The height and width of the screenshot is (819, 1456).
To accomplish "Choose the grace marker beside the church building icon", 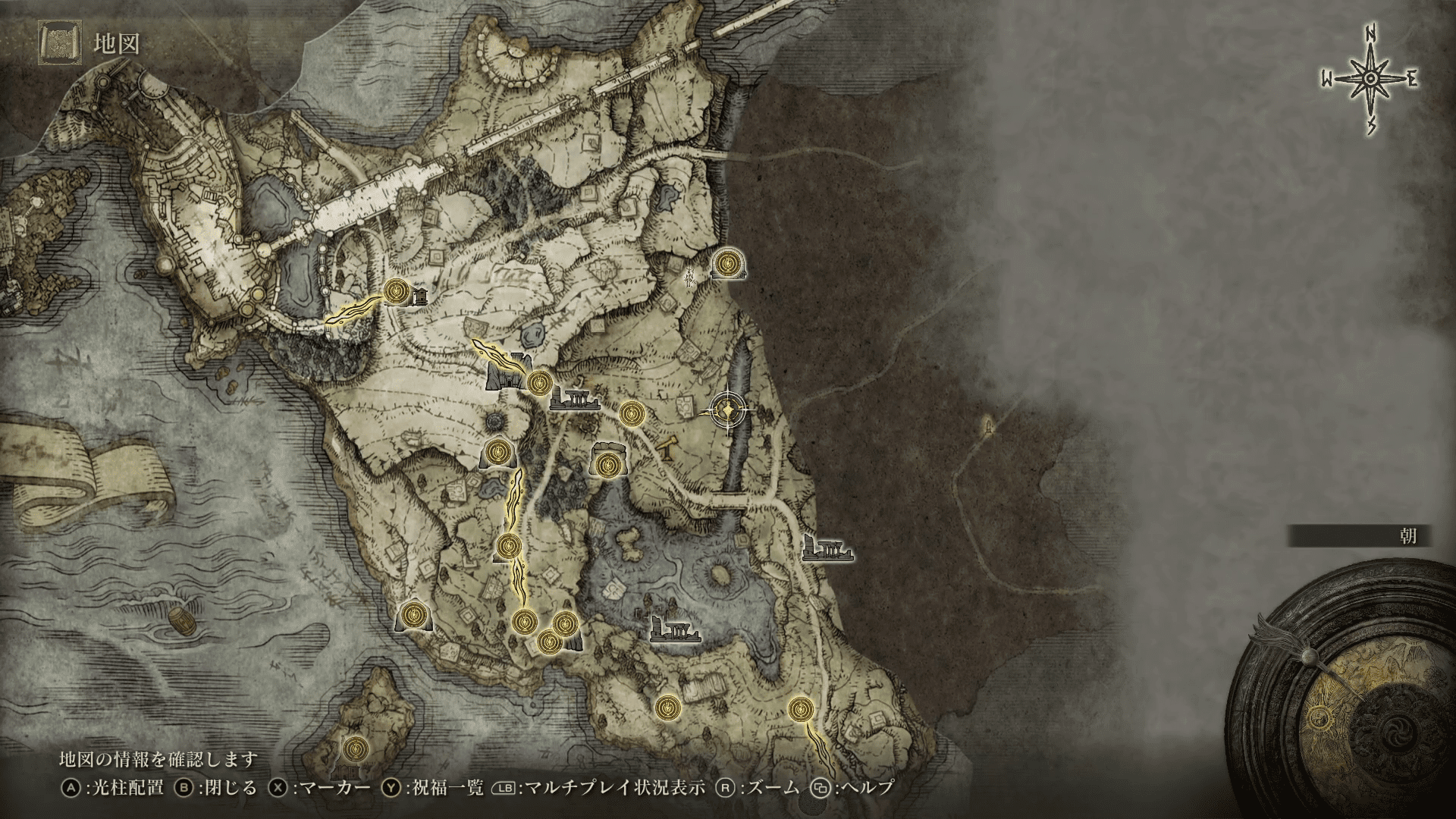I will [396, 290].
